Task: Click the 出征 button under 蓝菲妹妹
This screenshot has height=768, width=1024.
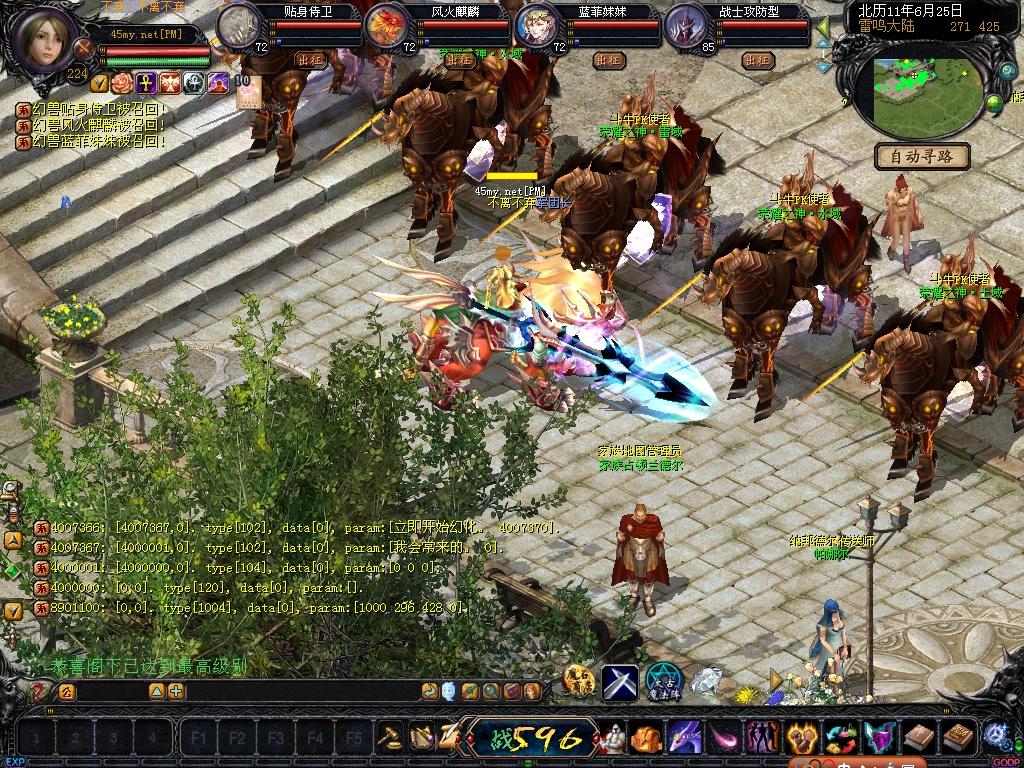Action: click(608, 59)
